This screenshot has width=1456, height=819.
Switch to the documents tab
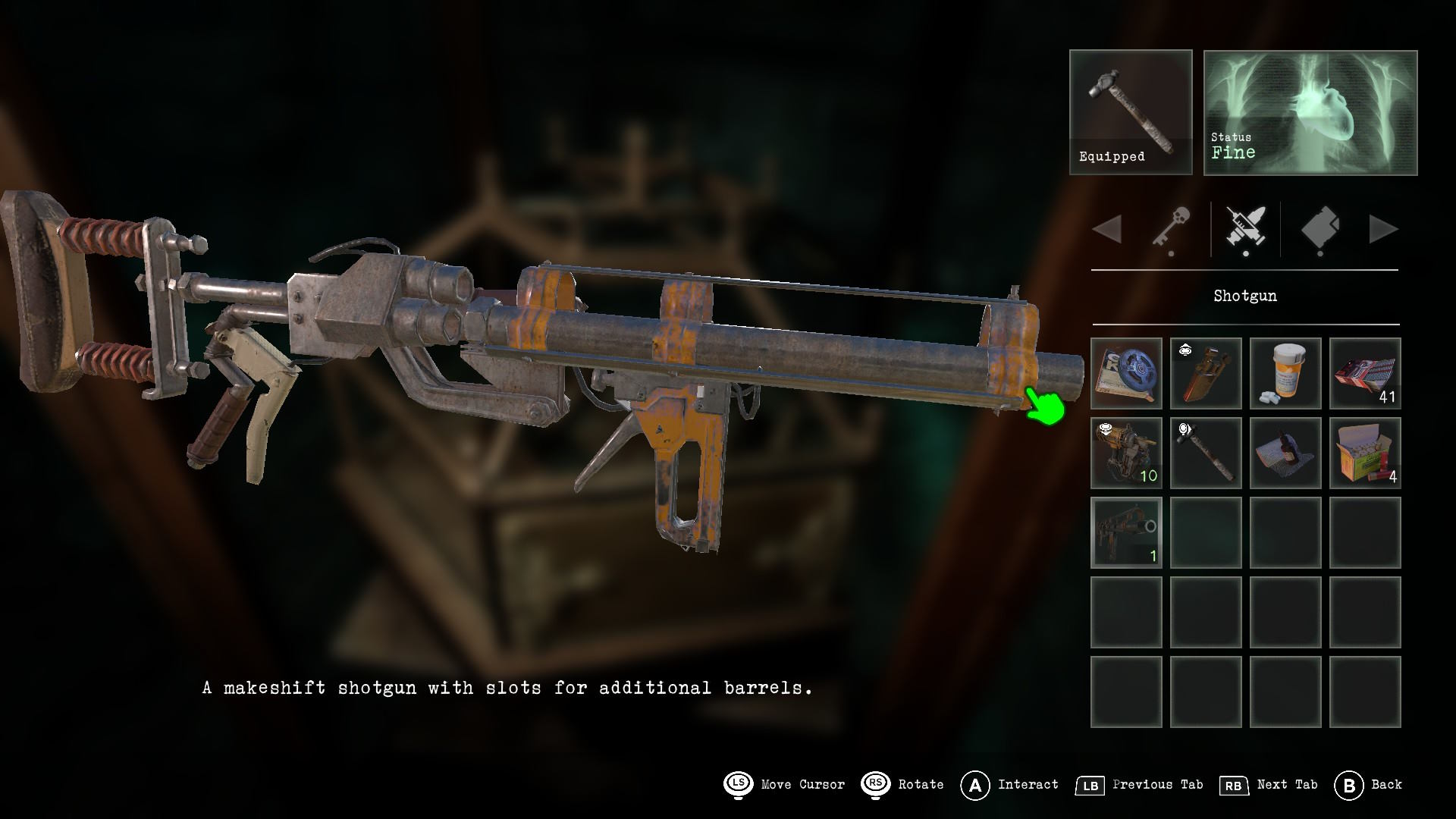pos(1319,229)
